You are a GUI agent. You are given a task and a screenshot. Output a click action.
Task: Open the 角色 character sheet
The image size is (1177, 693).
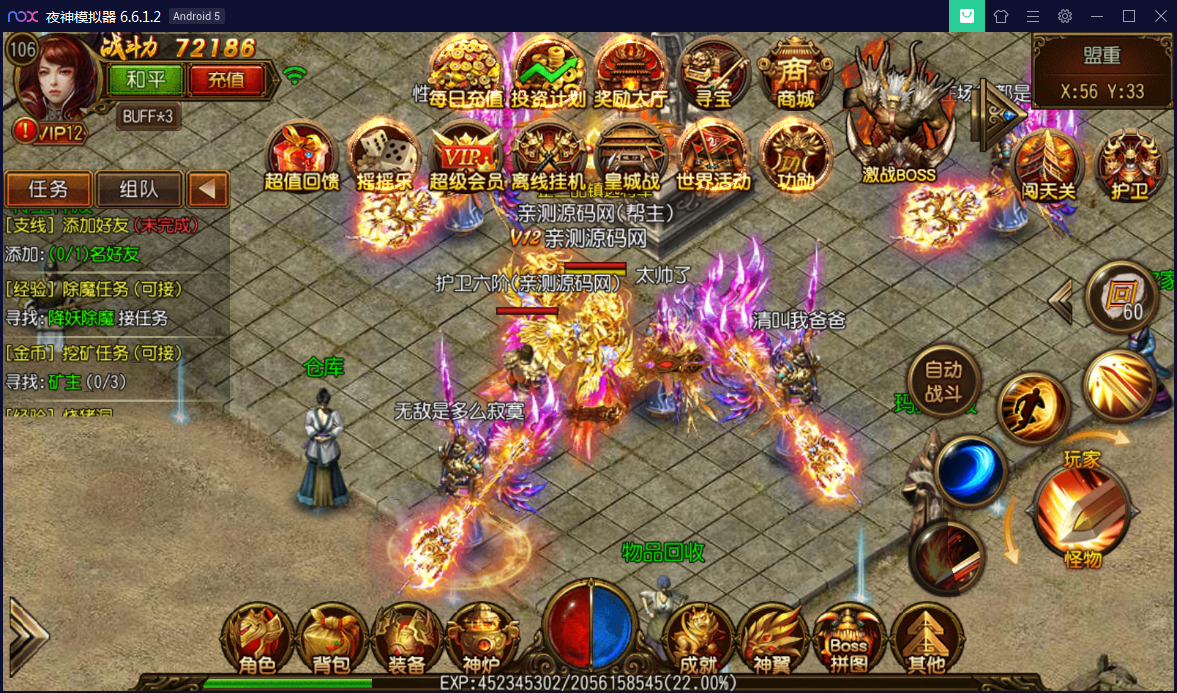[x=257, y=640]
